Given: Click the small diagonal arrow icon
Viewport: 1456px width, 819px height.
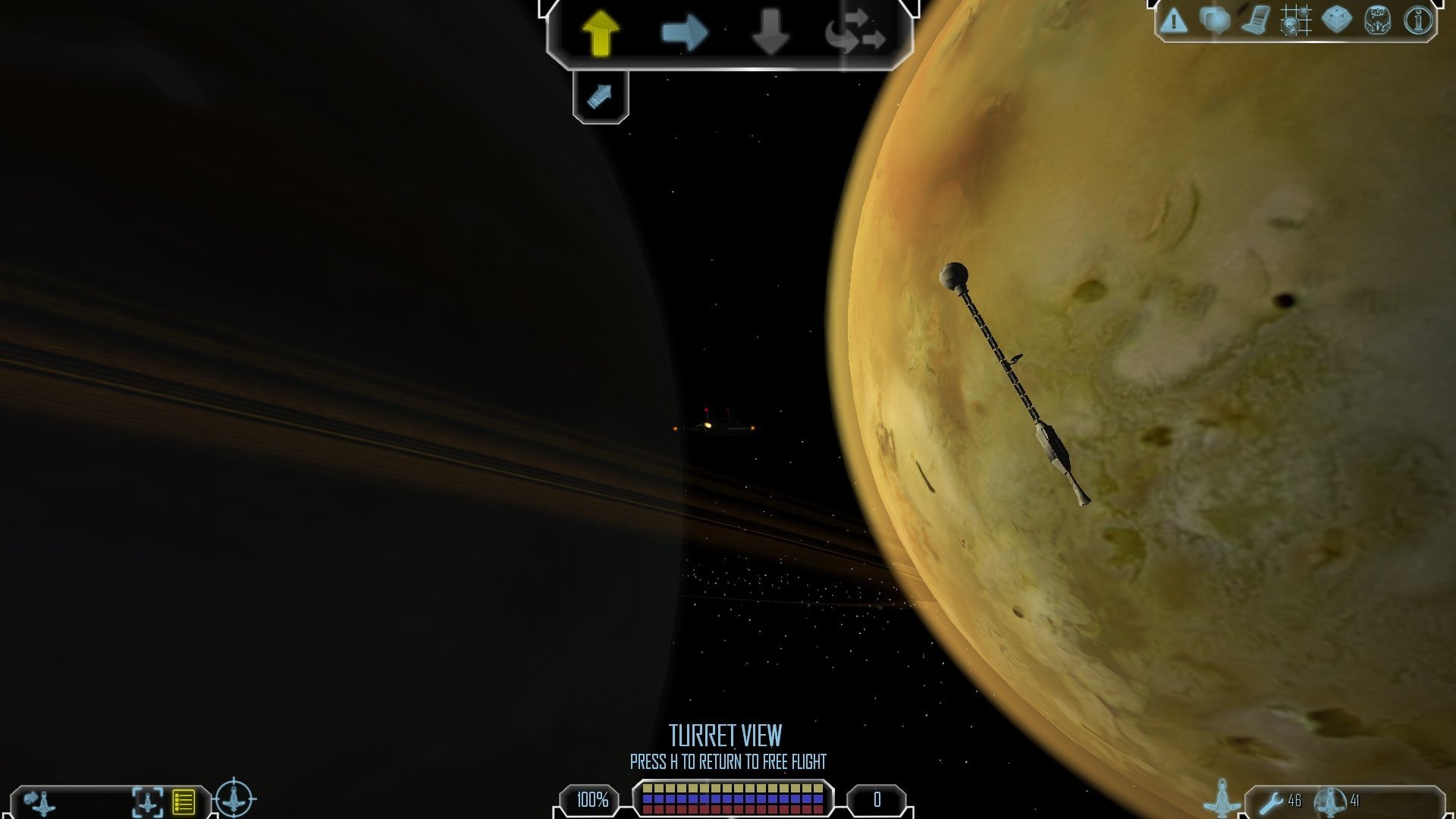Looking at the screenshot, I should pos(600,96).
